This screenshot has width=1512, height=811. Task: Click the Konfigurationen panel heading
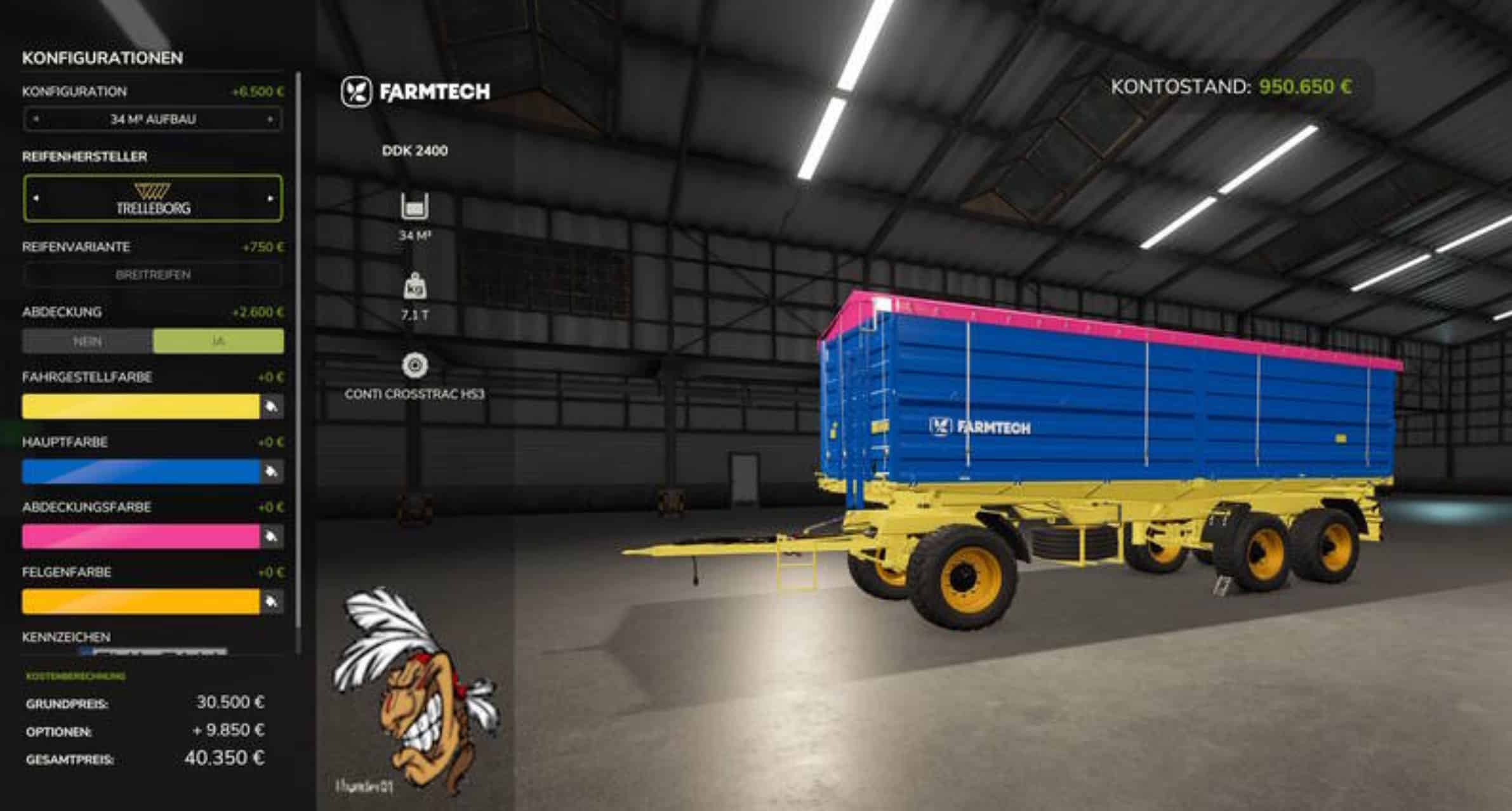coord(102,58)
